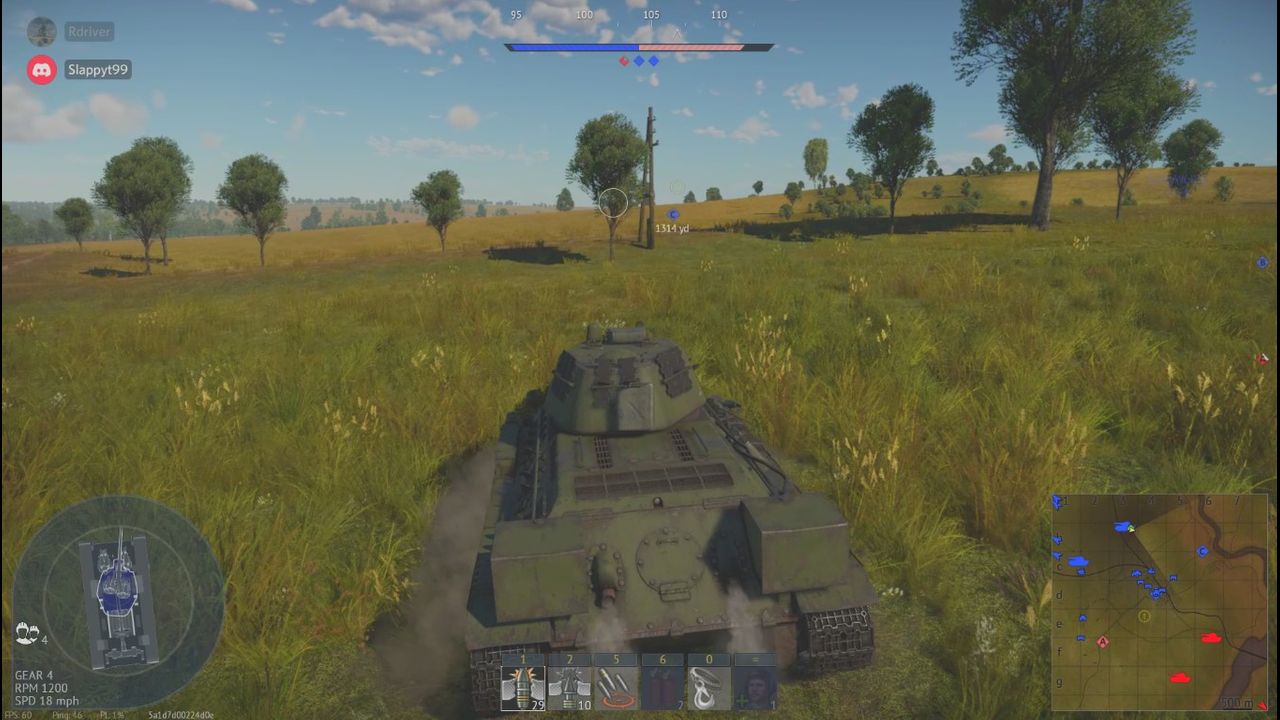Switch to the second shell with 10 rounds

(x=569, y=688)
